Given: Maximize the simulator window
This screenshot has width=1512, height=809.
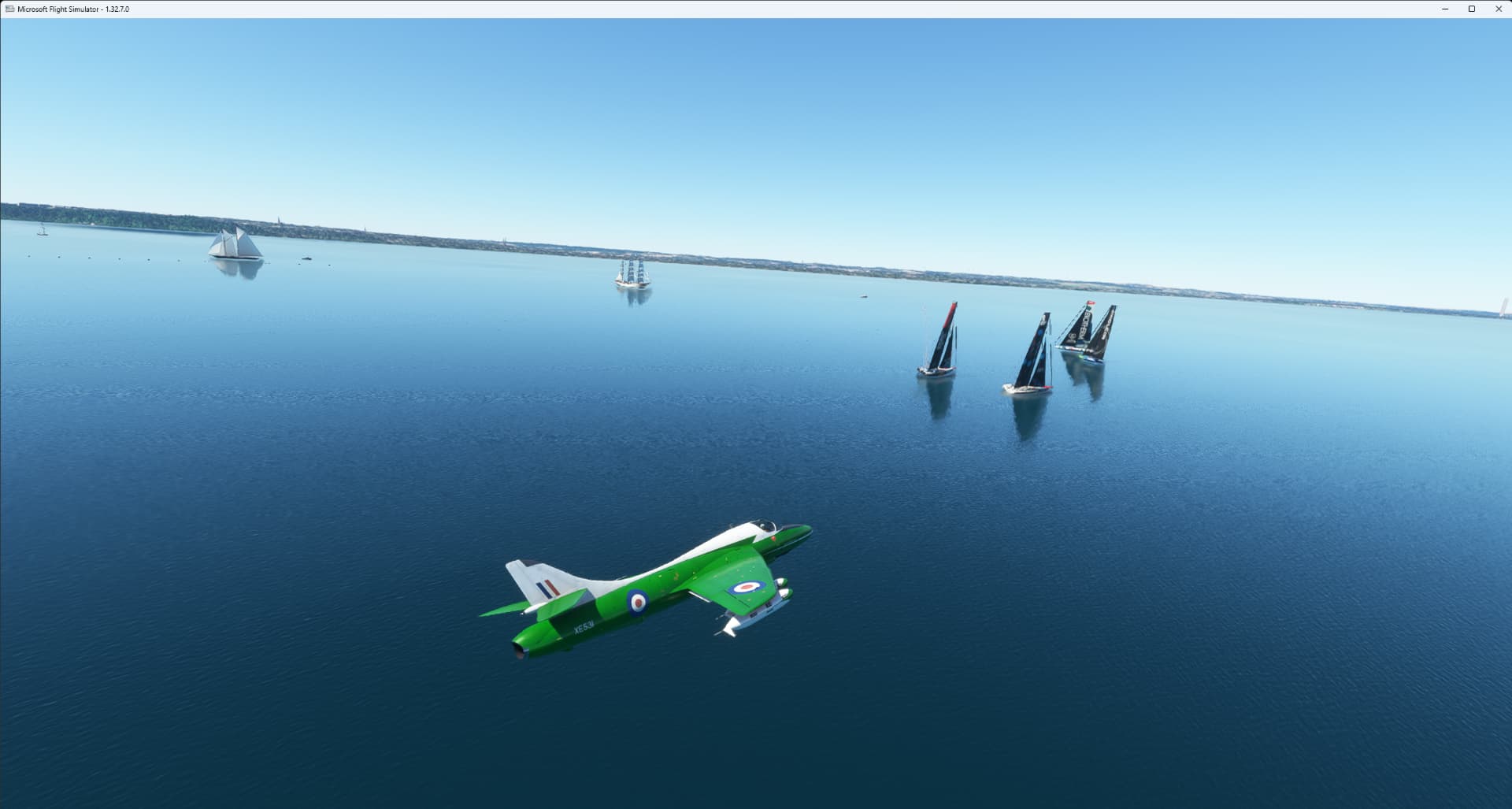Looking at the screenshot, I should click(1470, 9).
